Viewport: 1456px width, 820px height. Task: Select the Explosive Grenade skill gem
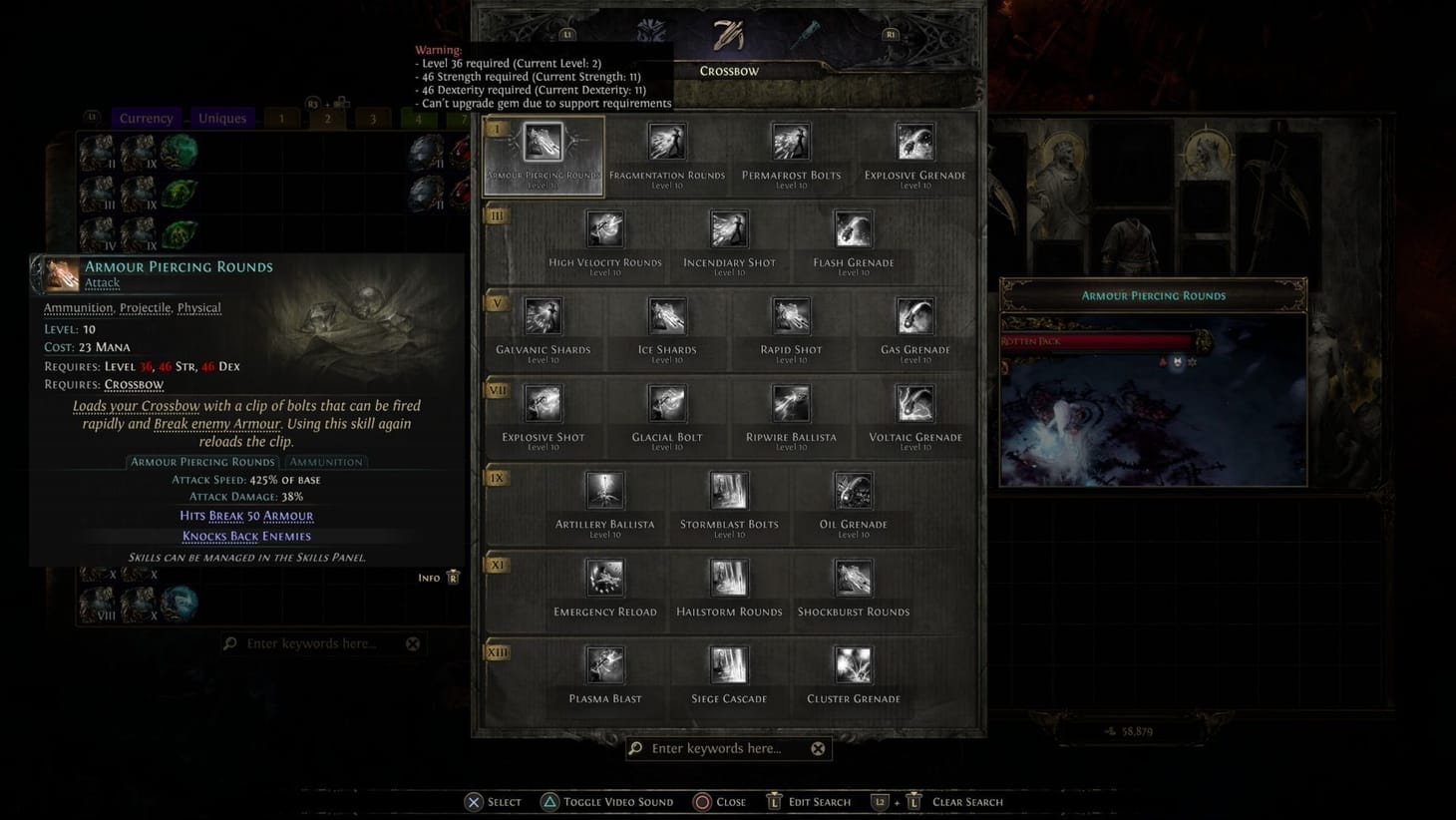914,141
